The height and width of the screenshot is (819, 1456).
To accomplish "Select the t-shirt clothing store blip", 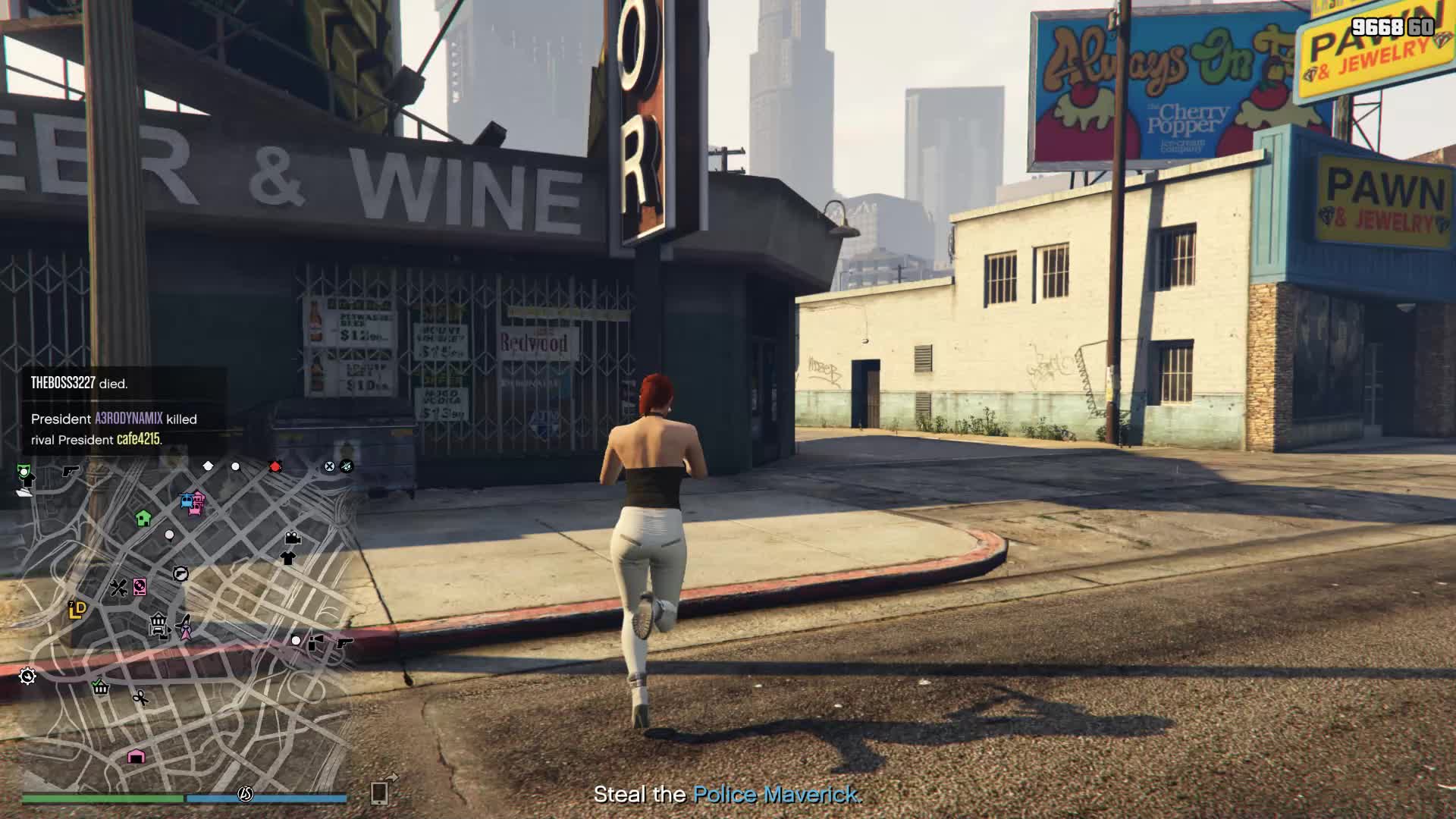I will pos(289,557).
